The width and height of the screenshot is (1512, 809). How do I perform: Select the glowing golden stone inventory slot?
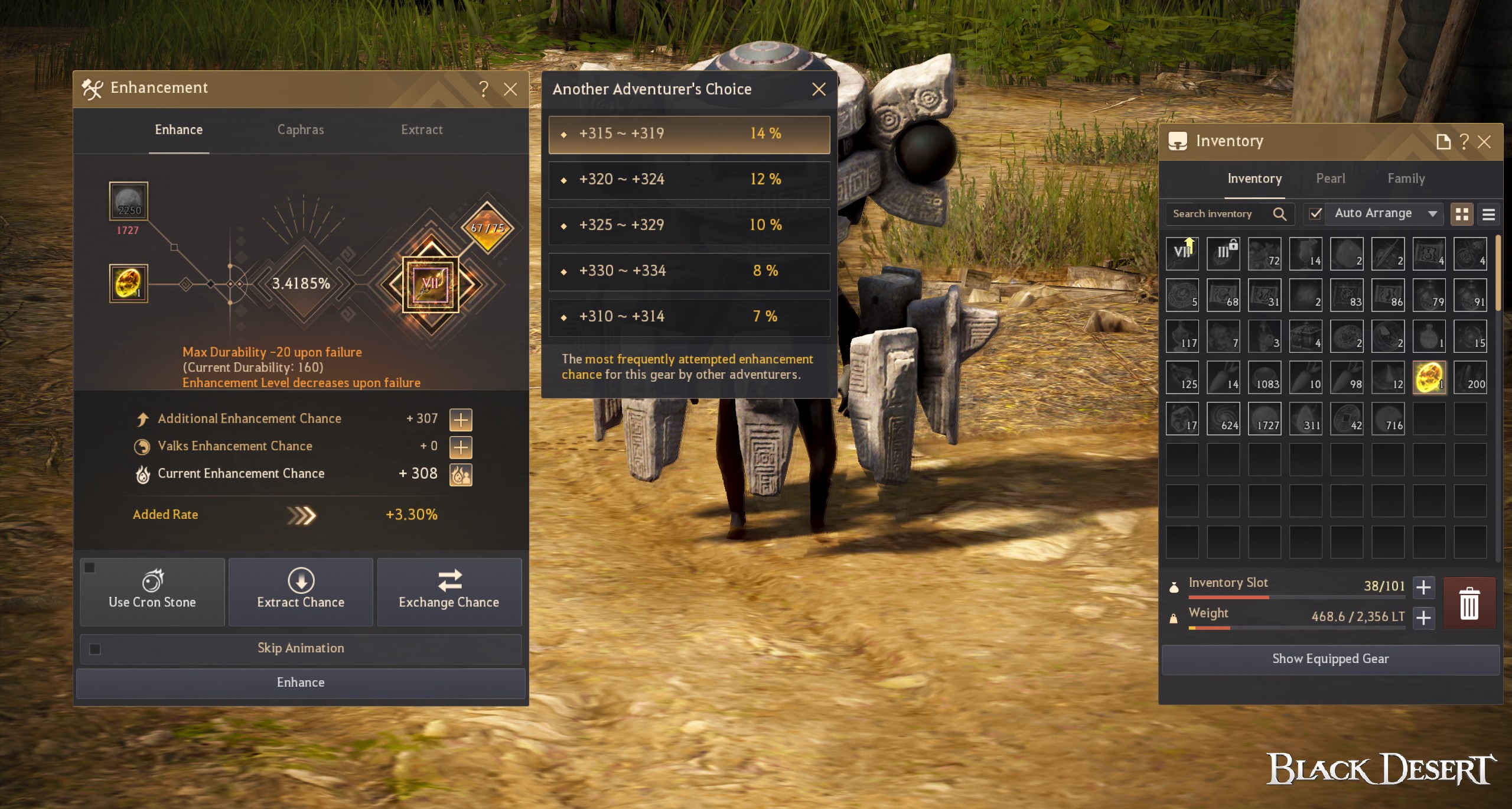point(1429,378)
